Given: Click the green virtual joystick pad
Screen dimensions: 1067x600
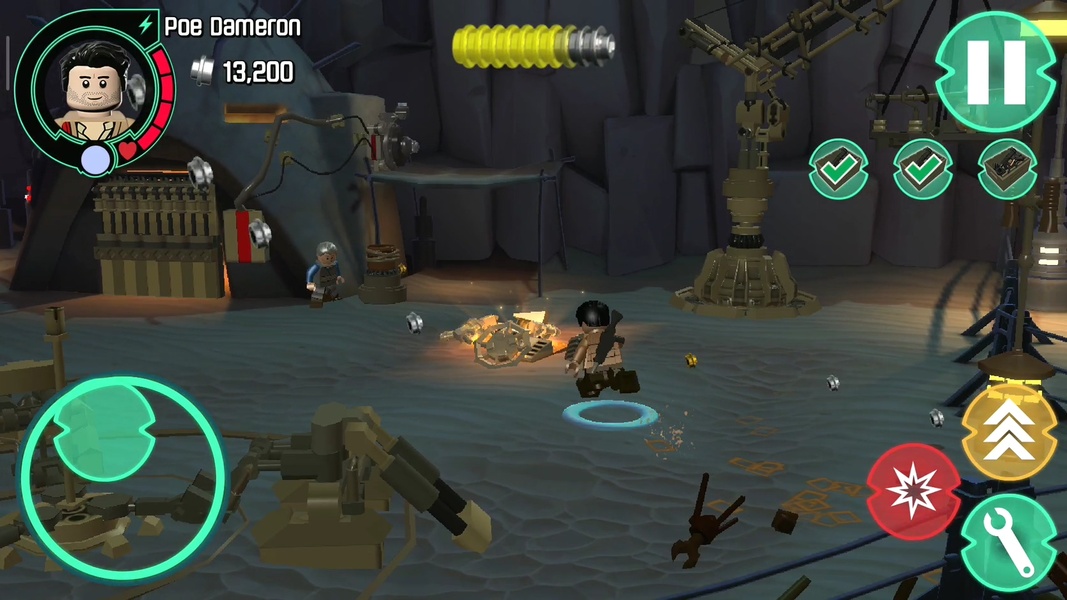Looking at the screenshot, I should click(x=122, y=477).
